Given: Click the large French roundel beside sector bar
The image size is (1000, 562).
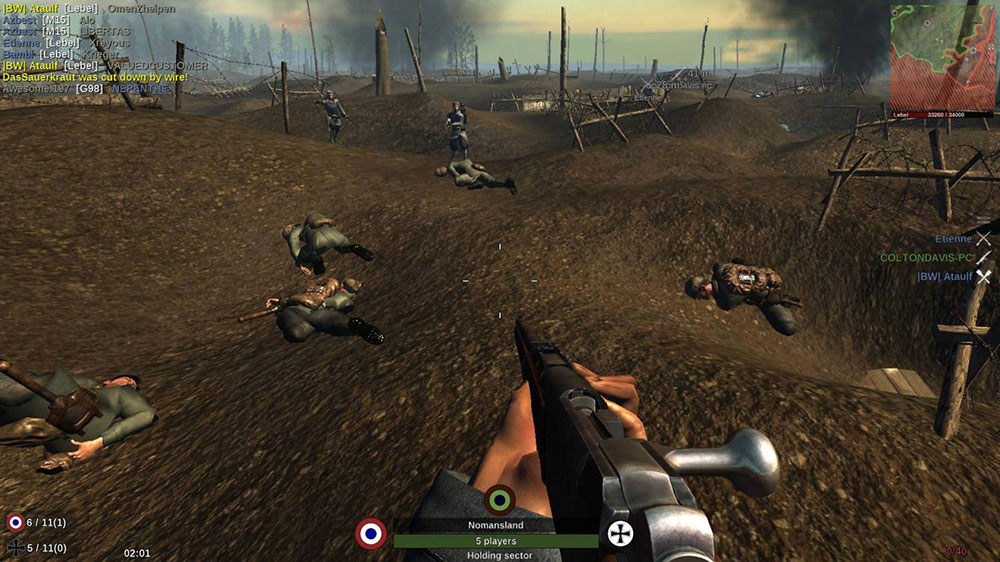Looking at the screenshot, I should (371, 533).
